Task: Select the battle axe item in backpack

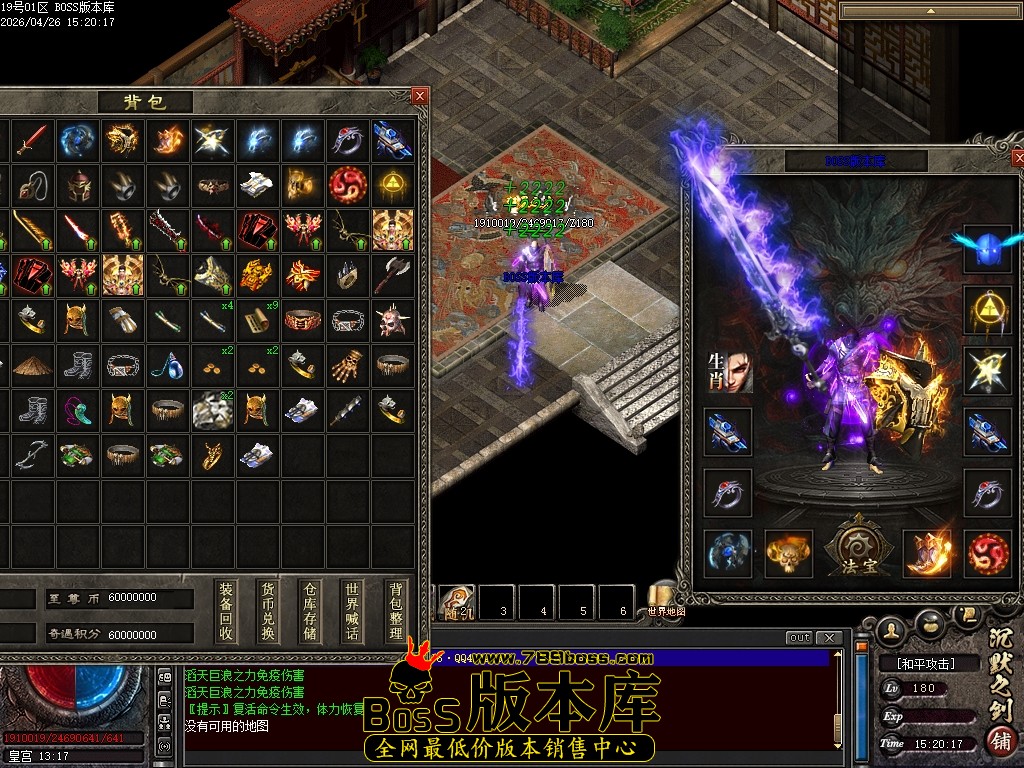Action: click(393, 274)
